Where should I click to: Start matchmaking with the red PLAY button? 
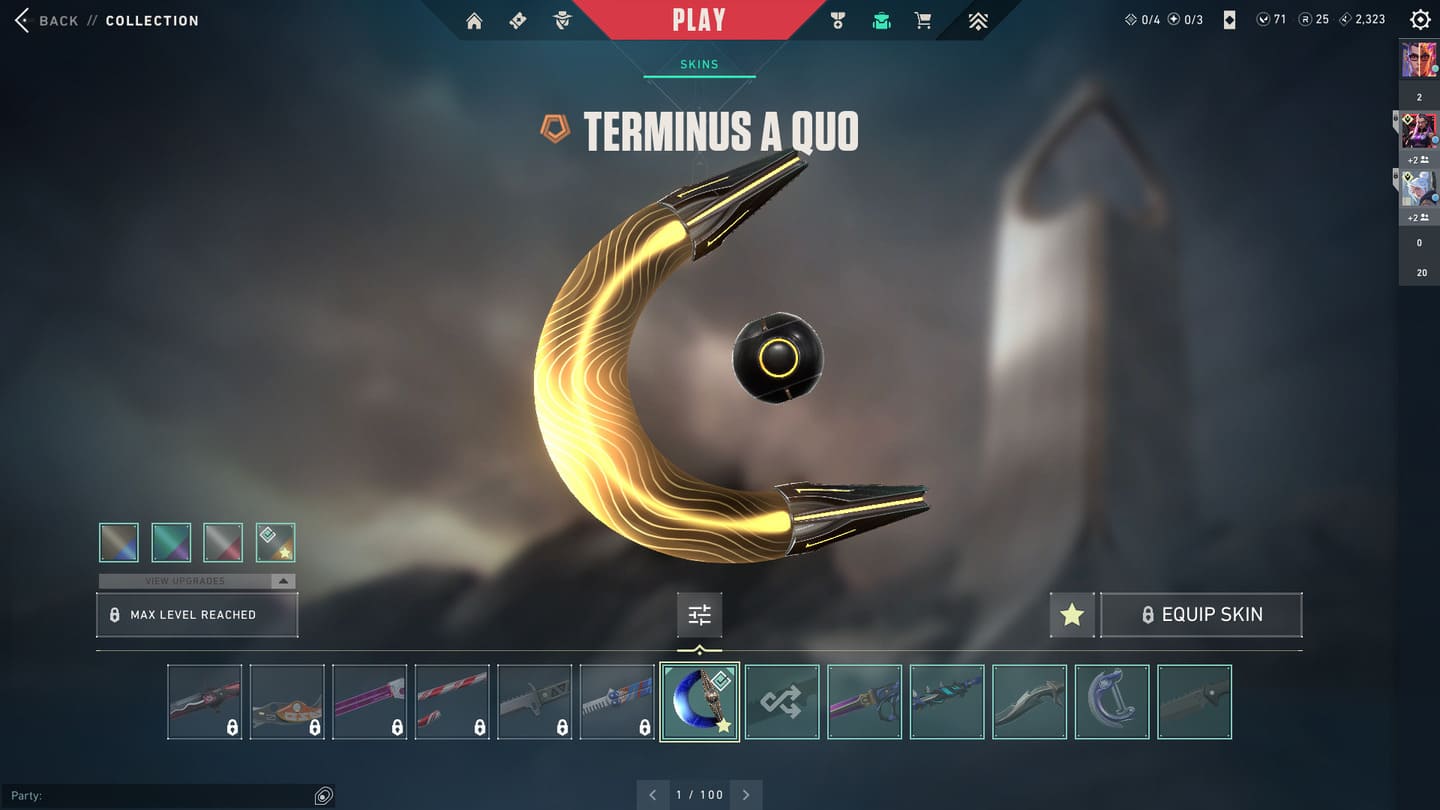pos(698,20)
